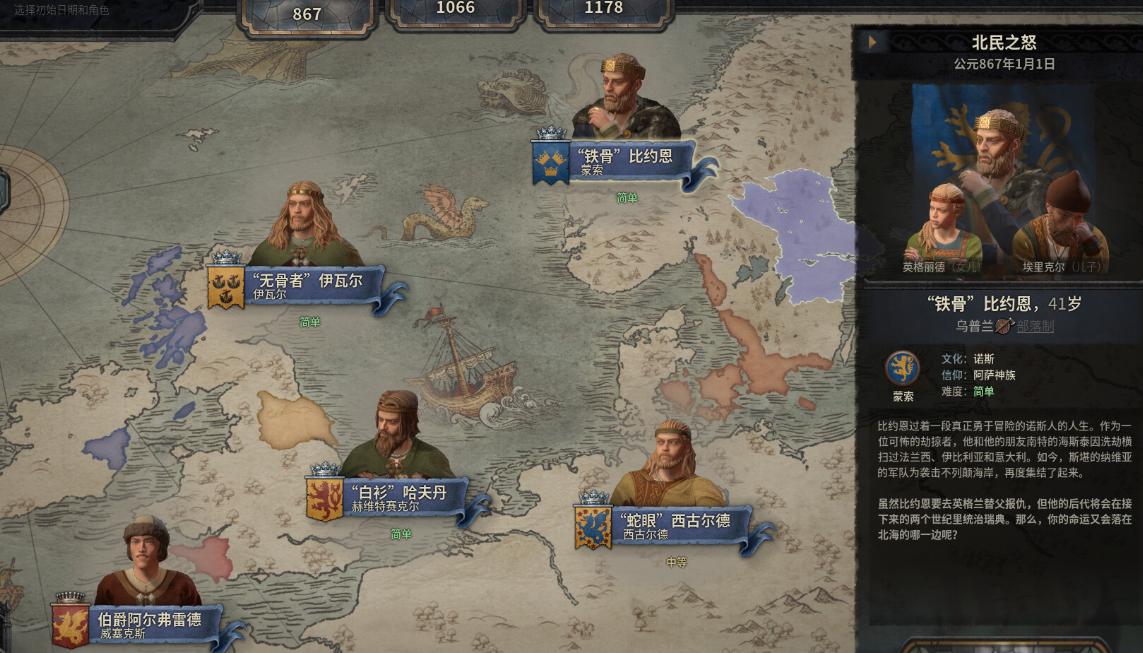Screen dimensions: 1143x653
Task: Click 伊瓦尔's yellow coat of arms shield
Action: click(226, 287)
